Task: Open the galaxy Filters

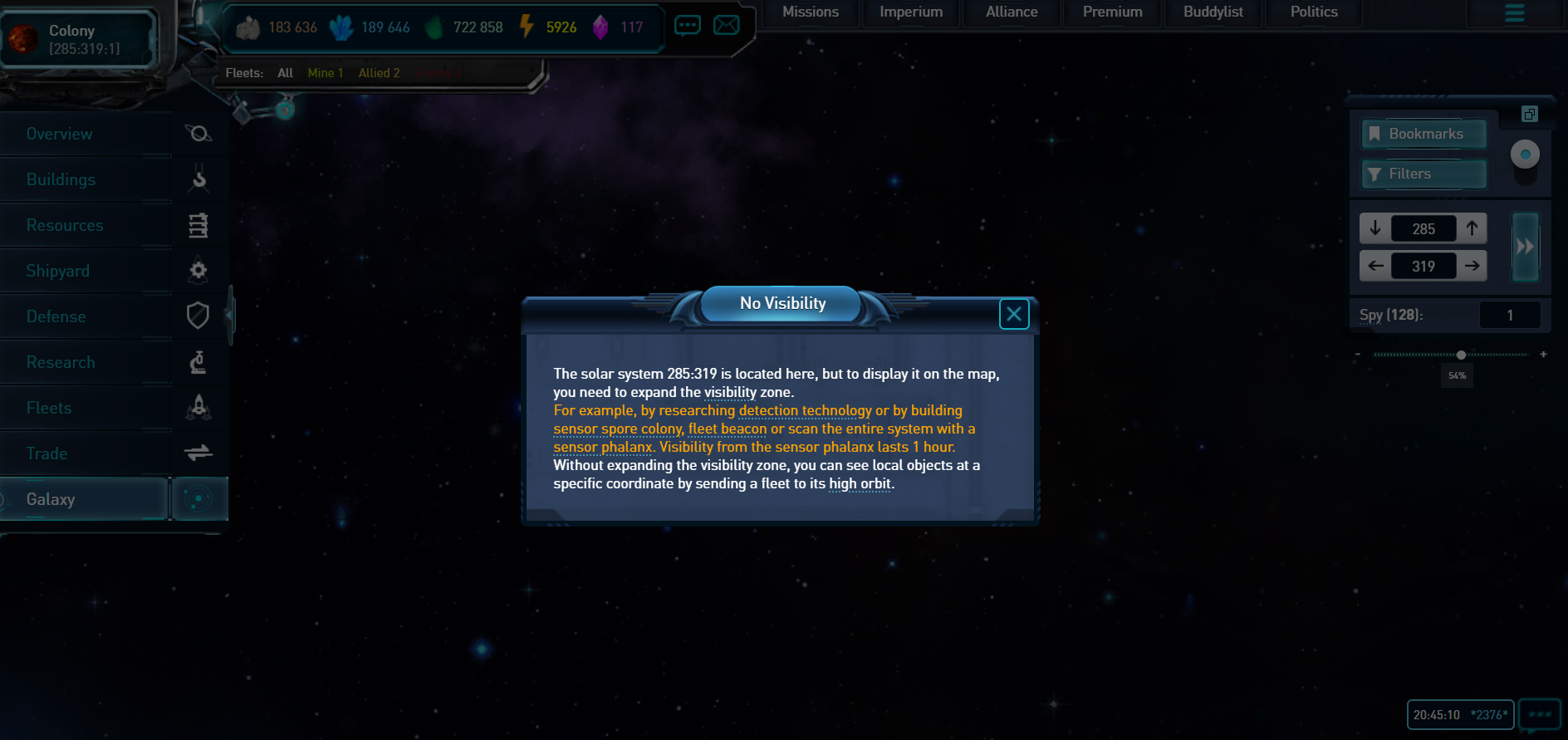Action: point(1423,174)
